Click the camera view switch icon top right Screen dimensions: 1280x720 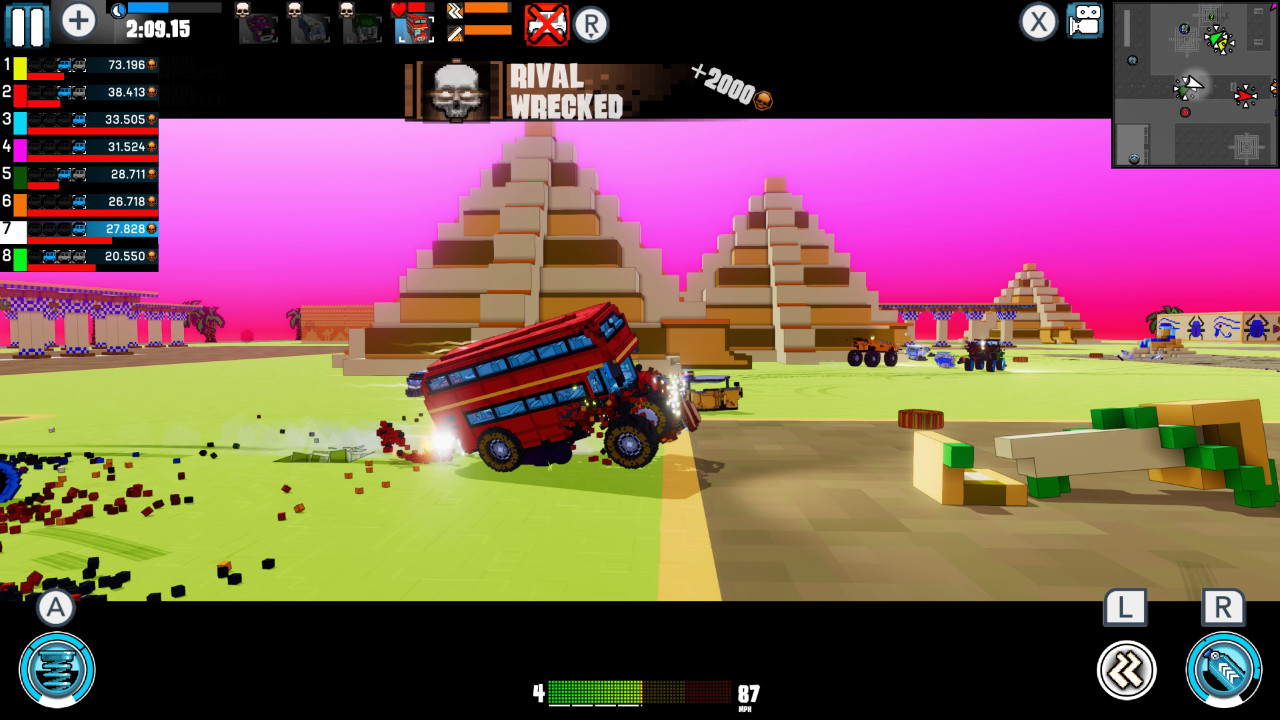point(1084,20)
